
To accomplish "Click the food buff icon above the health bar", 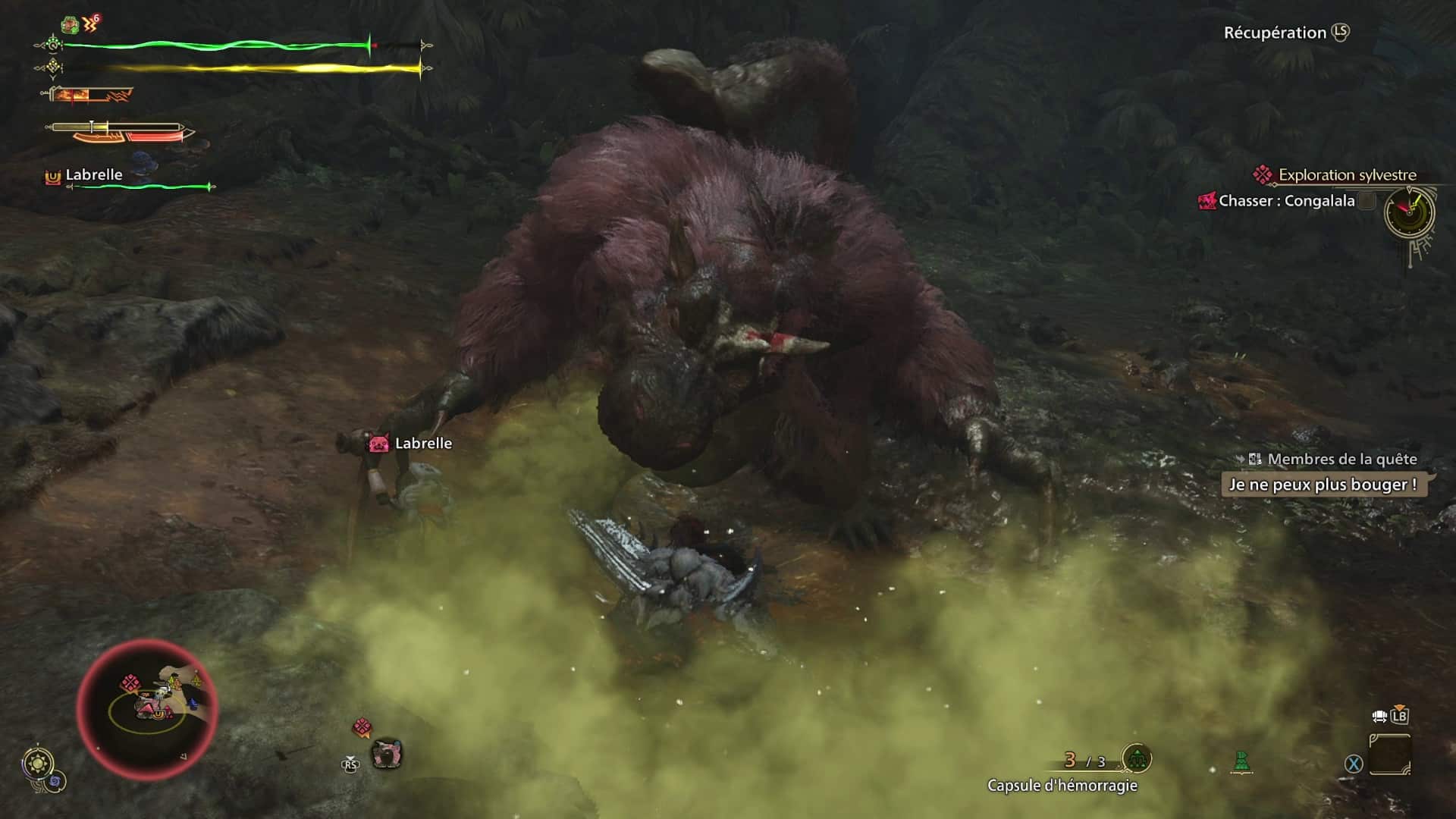I will tap(70, 24).
